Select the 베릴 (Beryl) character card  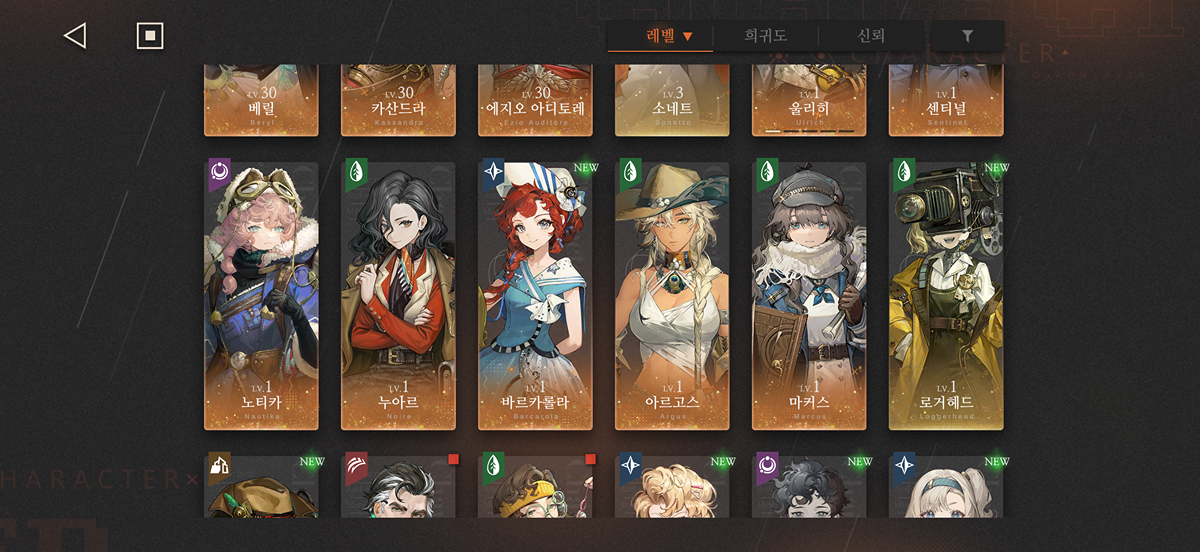261,100
